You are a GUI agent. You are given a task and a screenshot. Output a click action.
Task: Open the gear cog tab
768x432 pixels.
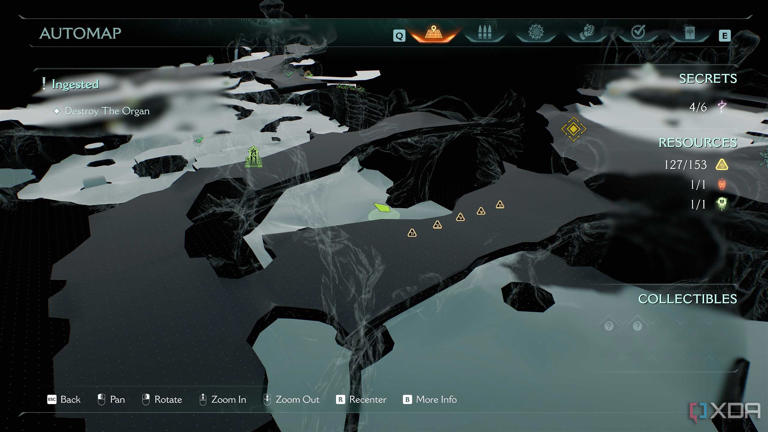pos(535,33)
